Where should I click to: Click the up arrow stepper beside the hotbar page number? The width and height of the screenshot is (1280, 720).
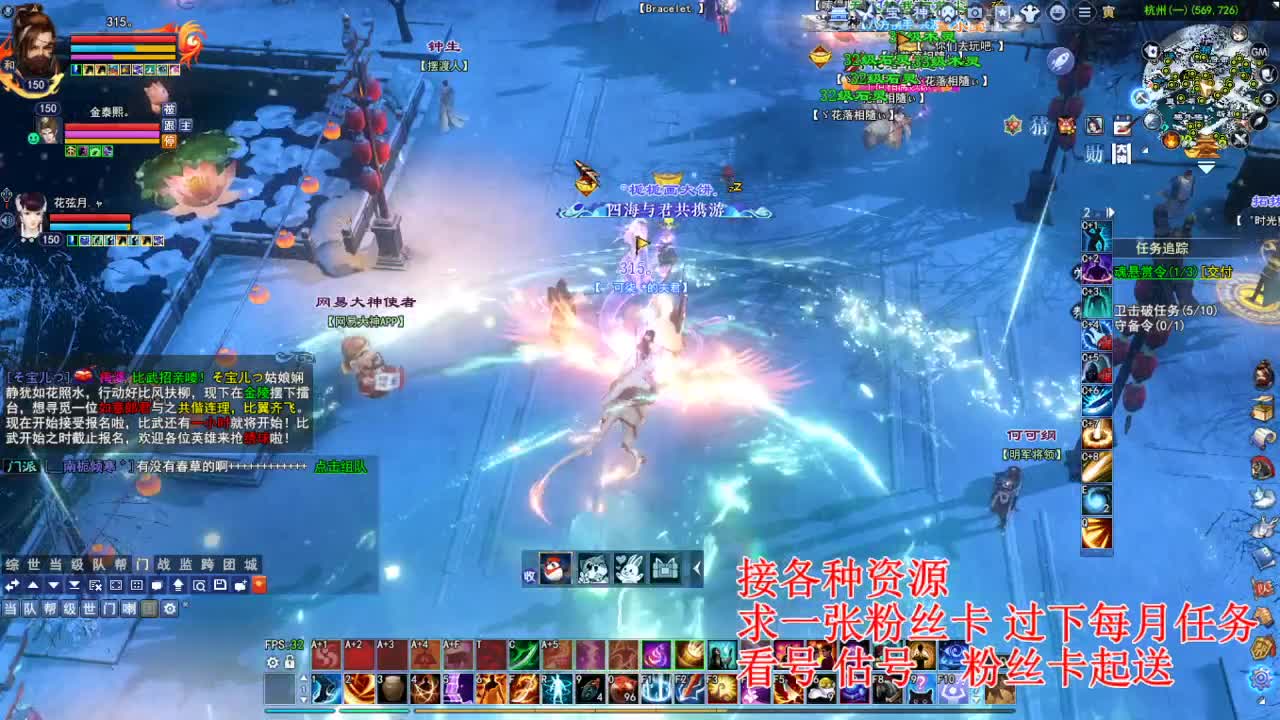click(x=303, y=678)
